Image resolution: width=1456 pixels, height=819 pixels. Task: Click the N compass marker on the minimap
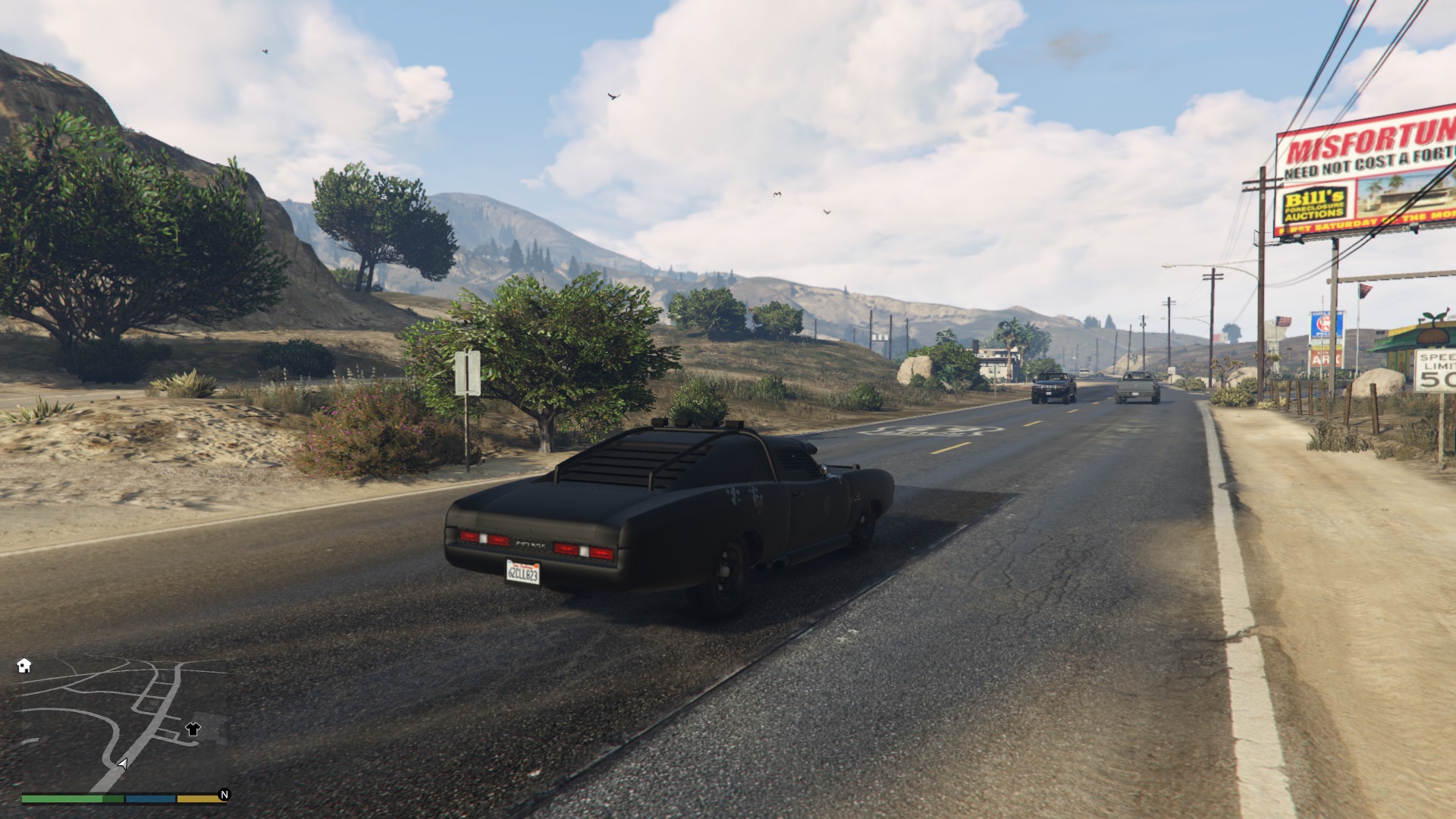pos(223,793)
